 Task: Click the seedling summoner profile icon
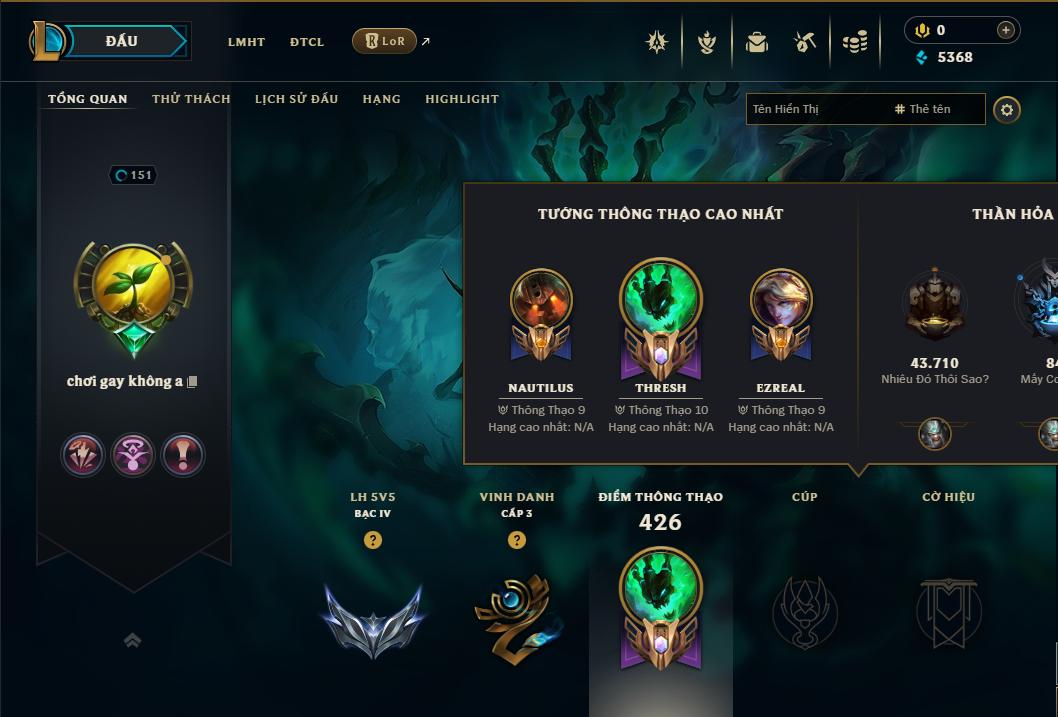pos(133,287)
